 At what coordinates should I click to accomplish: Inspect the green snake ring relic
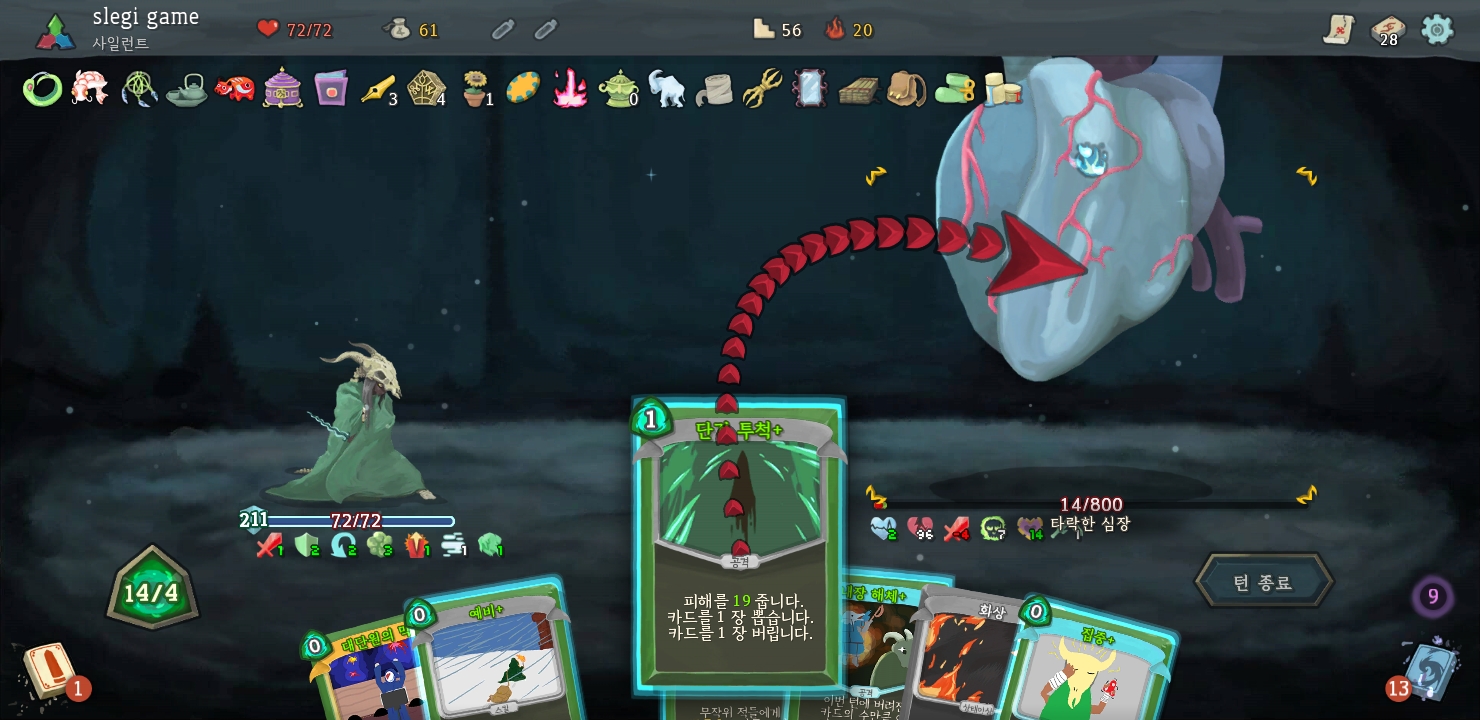tap(42, 89)
